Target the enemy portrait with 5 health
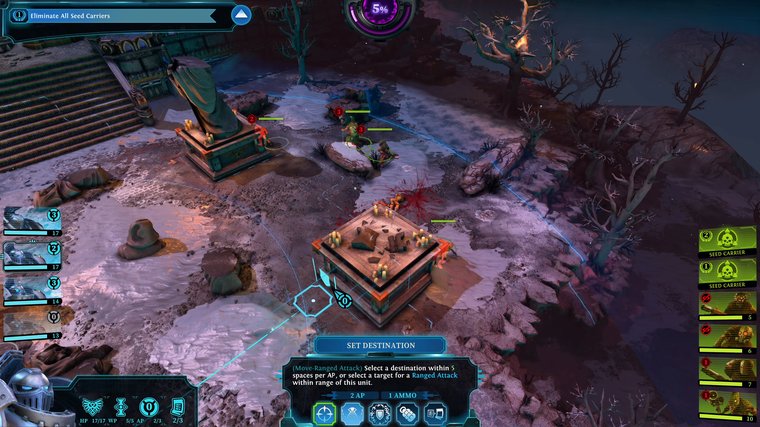Image resolution: width=760 pixels, height=427 pixels. point(727,305)
